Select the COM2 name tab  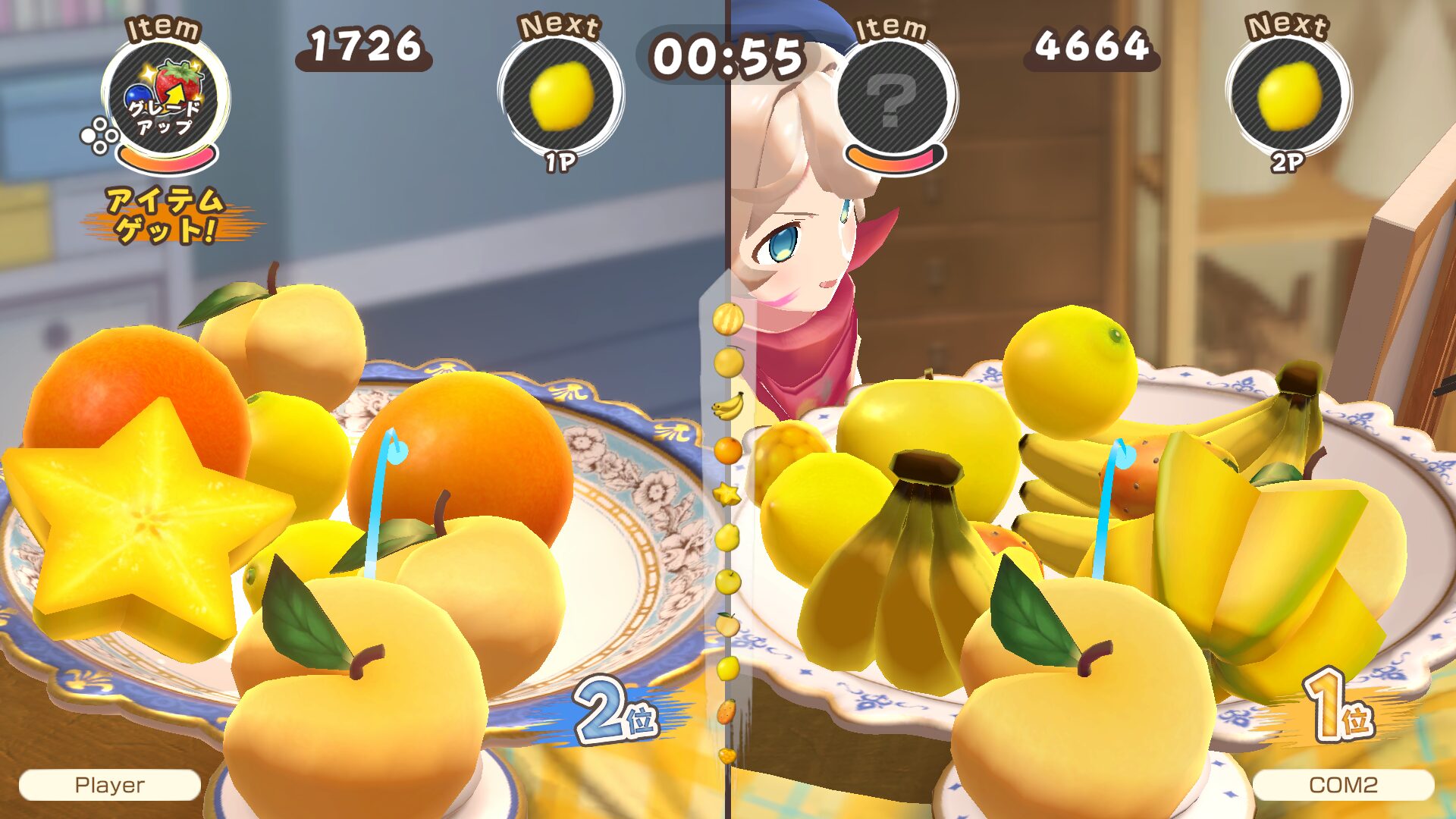click(x=1342, y=786)
